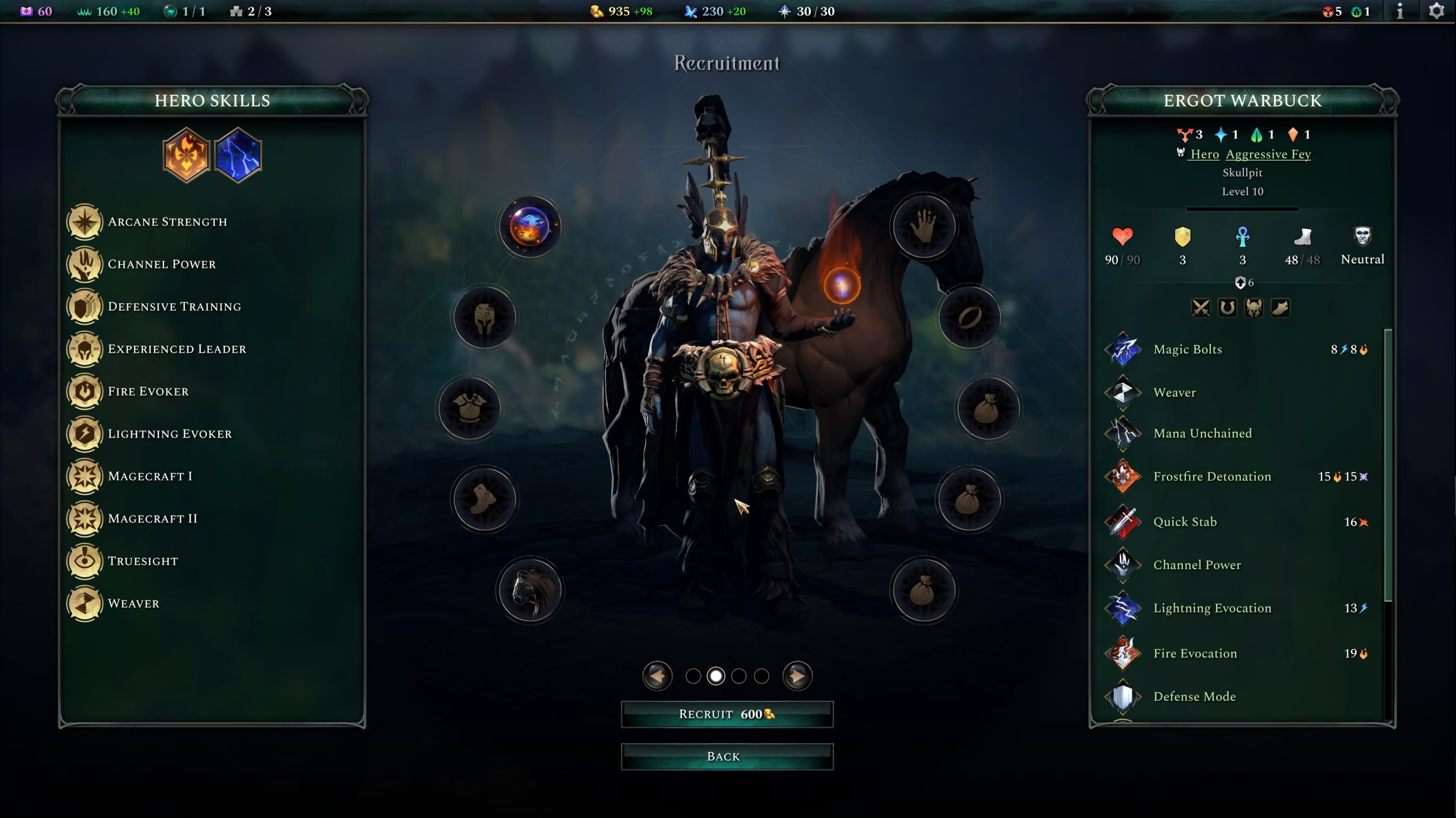
Task: Show the previous hero candidate
Action: coord(657,676)
